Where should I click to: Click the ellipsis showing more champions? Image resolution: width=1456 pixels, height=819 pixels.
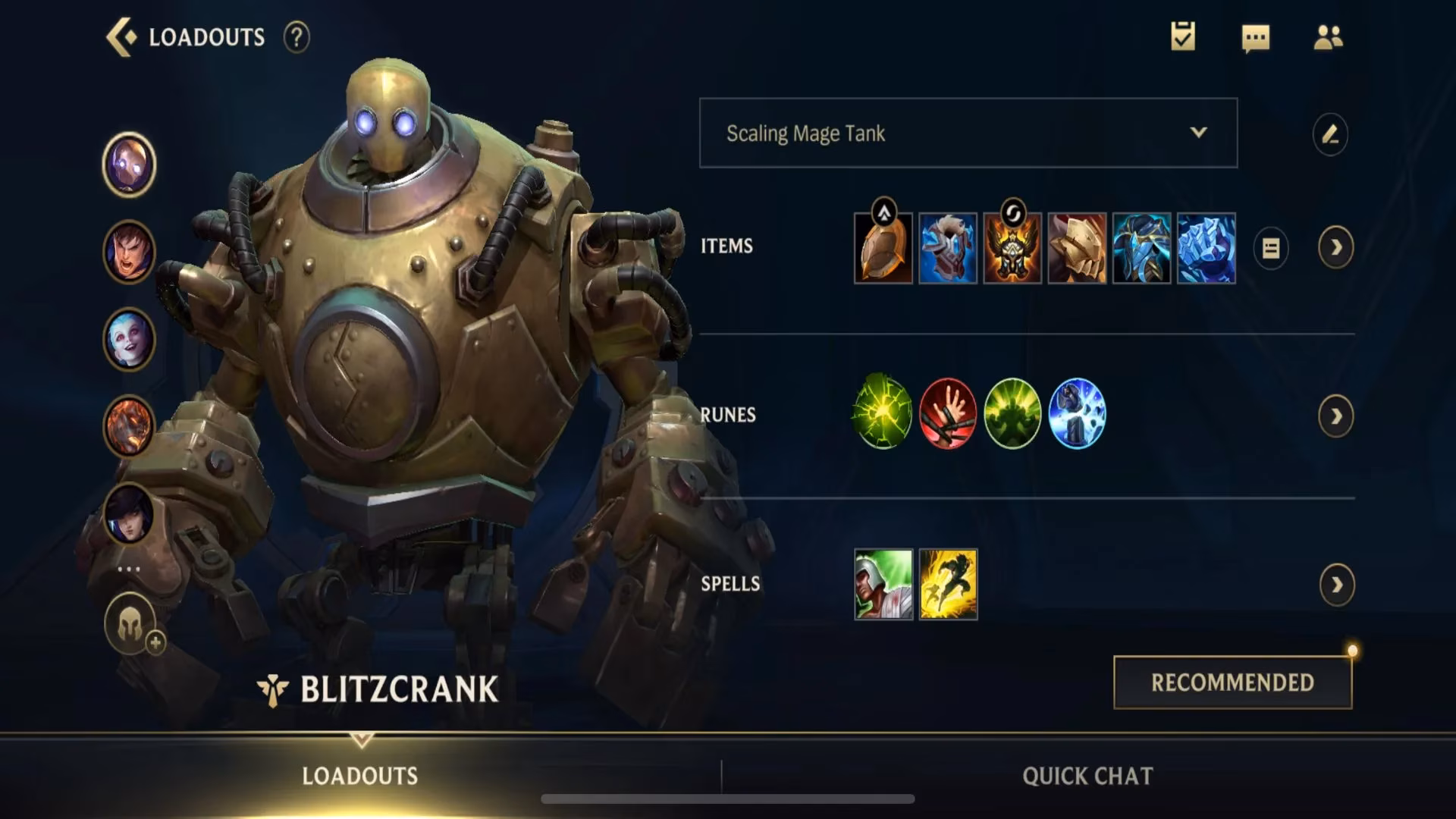coord(130,567)
